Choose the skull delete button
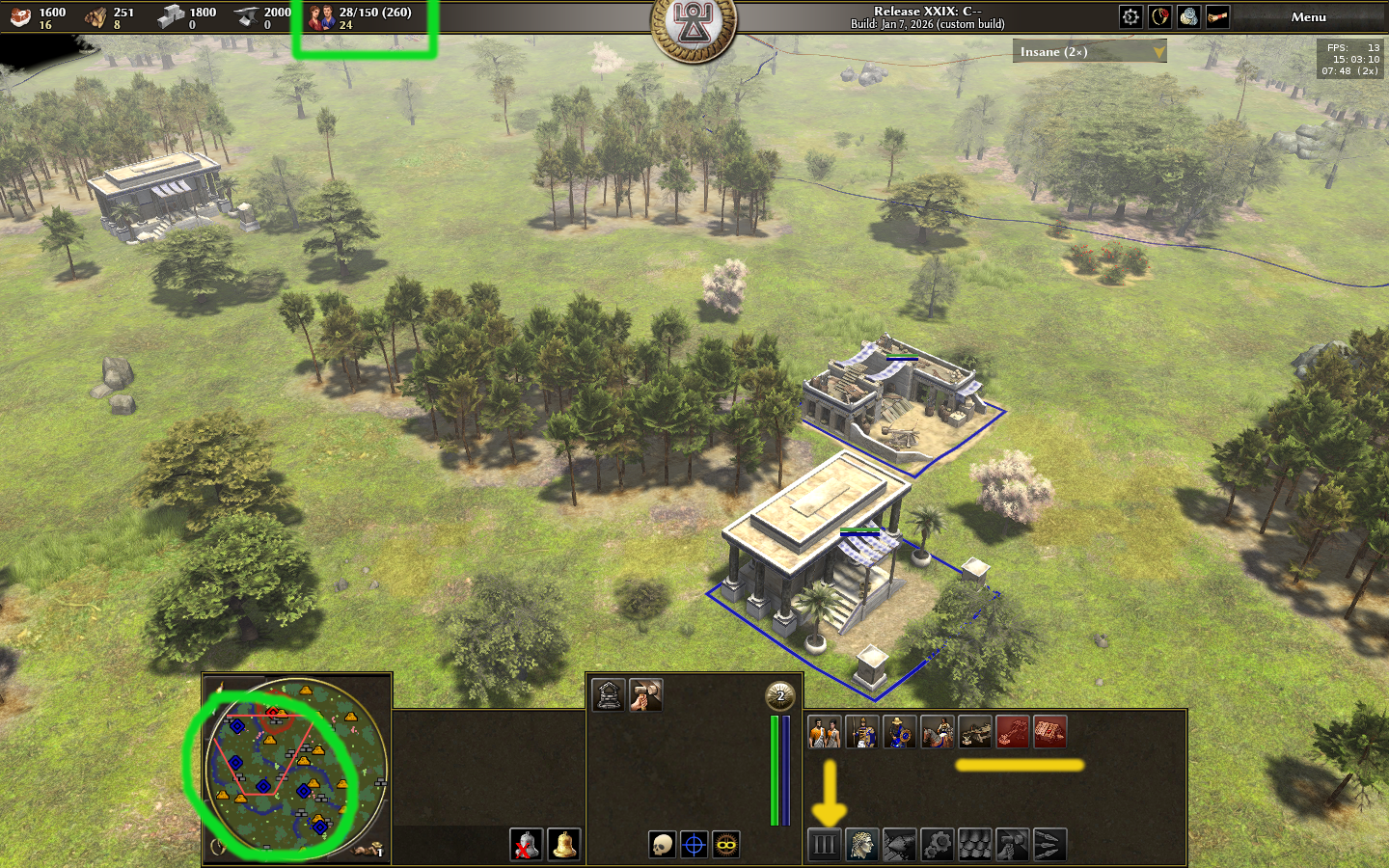Screen dimensions: 1389x868 pyautogui.click(x=662, y=845)
